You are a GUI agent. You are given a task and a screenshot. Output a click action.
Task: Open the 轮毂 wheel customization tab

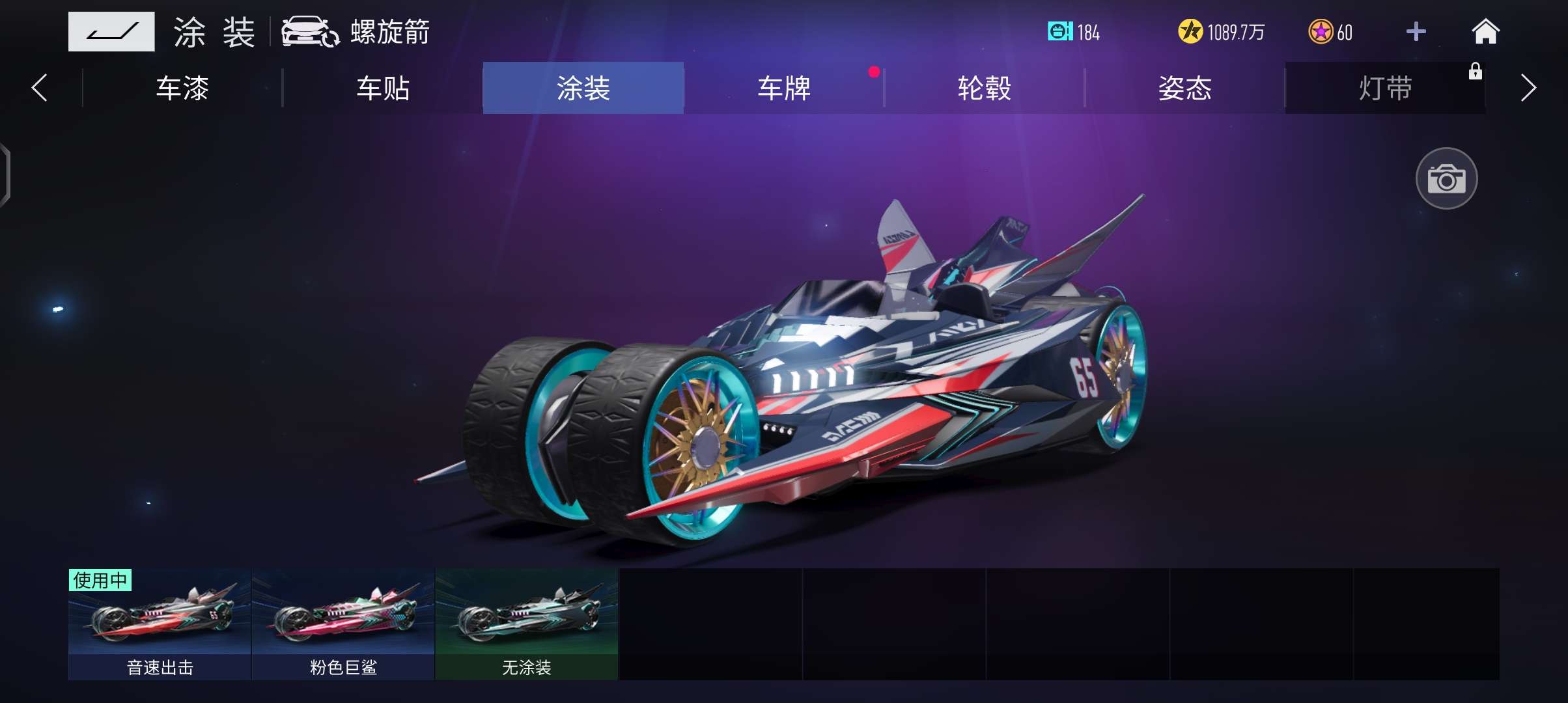[x=985, y=89]
